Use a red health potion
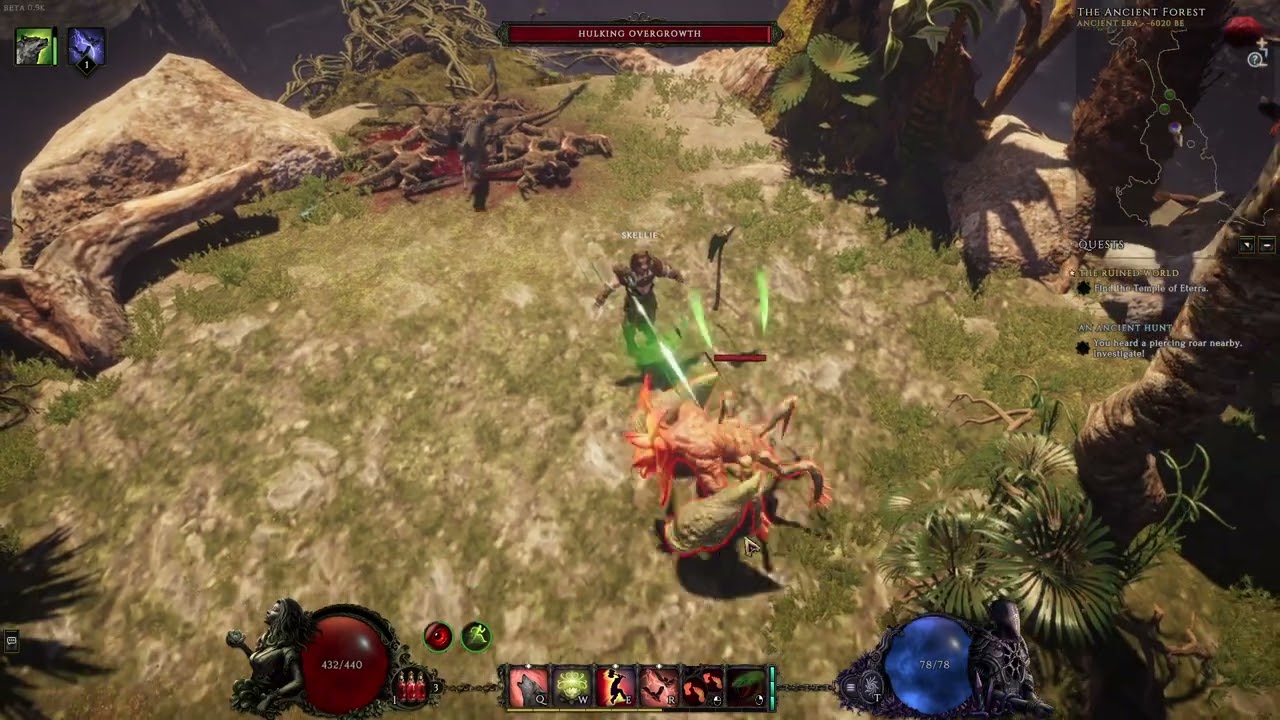Image resolution: width=1280 pixels, height=720 pixels. (x=412, y=686)
